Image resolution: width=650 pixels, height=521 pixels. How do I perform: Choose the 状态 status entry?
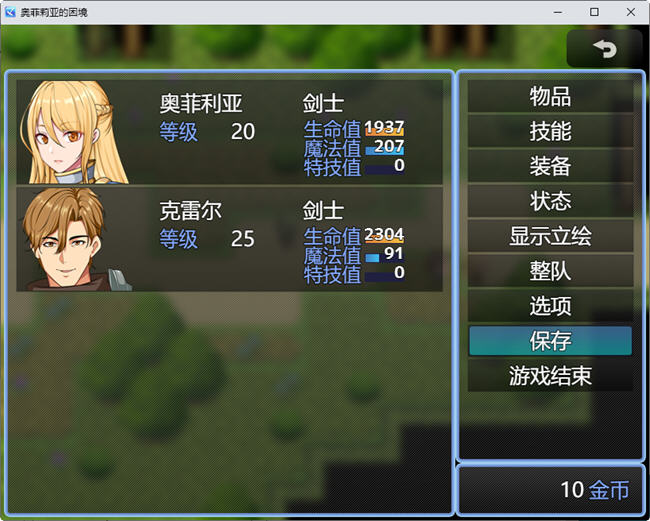point(550,201)
